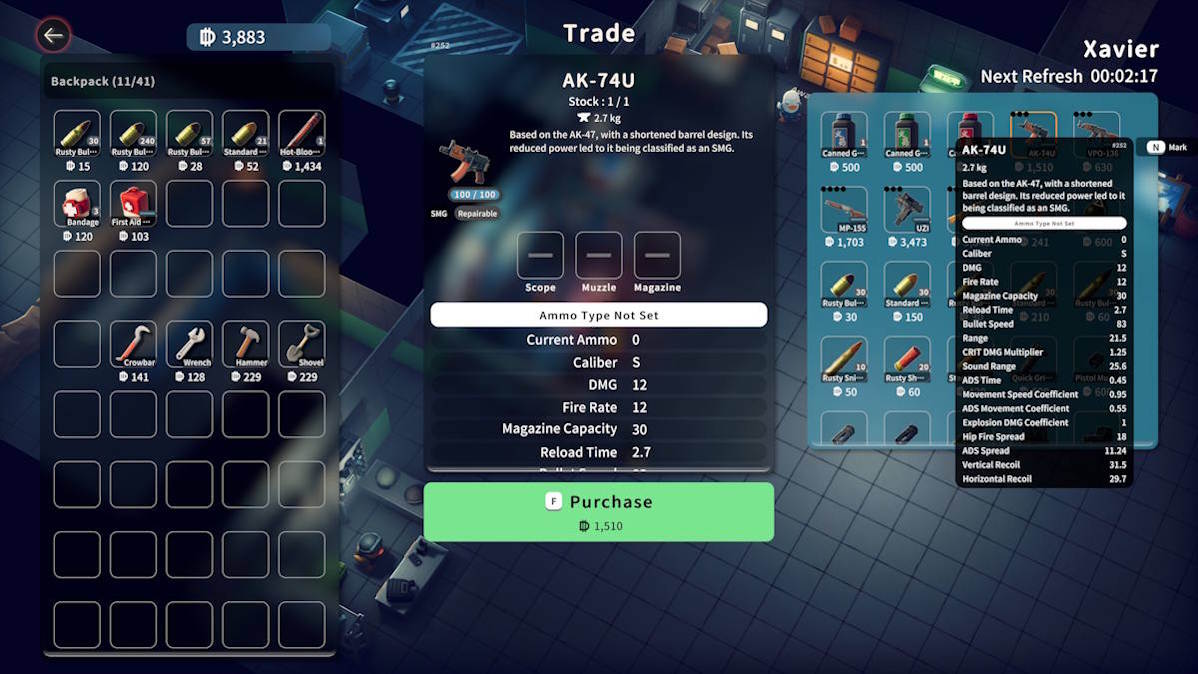The height and width of the screenshot is (674, 1198).
Task: Select the MP-155 shotgun in the shop
Action: click(844, 210)
